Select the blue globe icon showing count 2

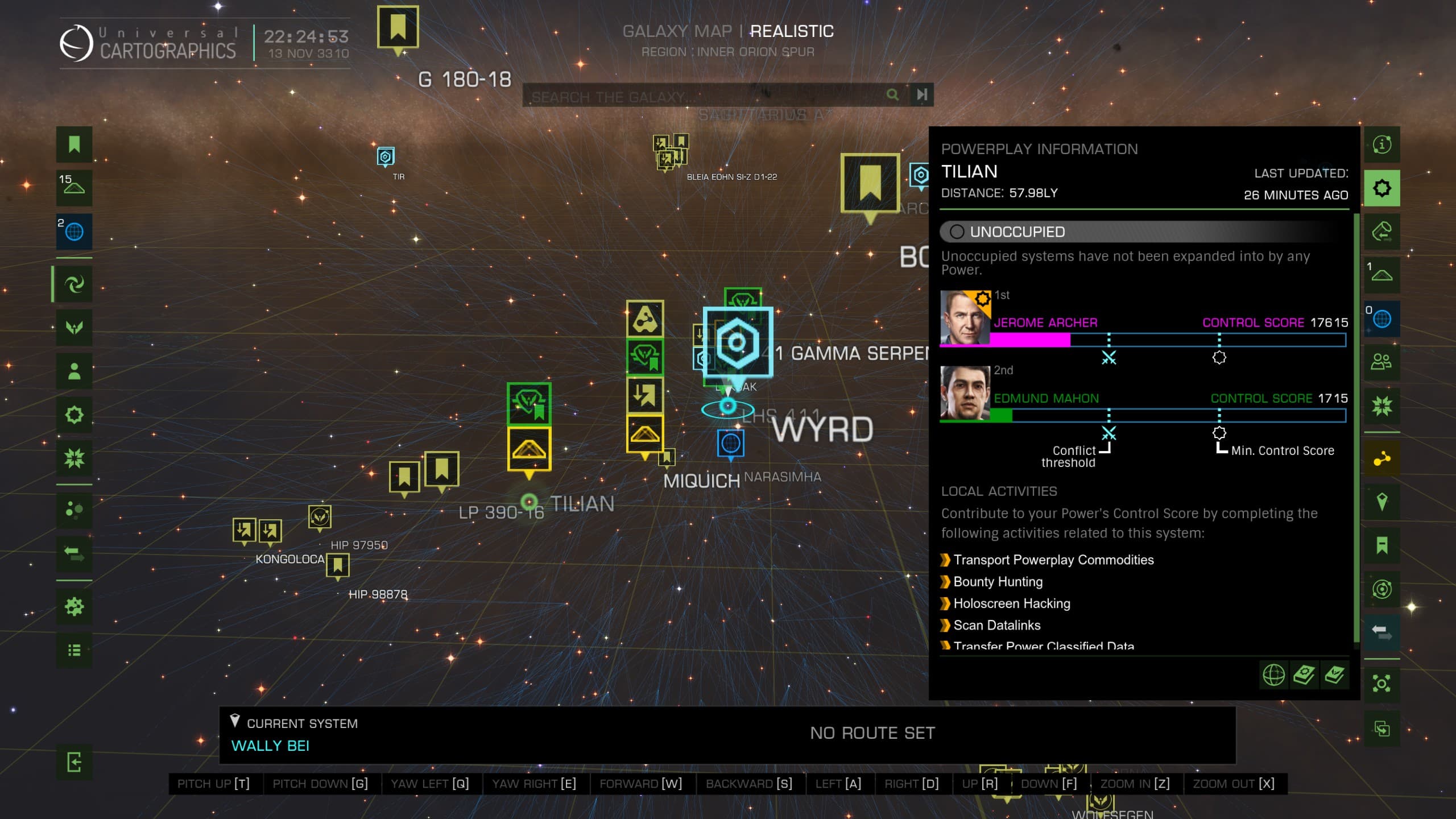[x=74, y=231]
